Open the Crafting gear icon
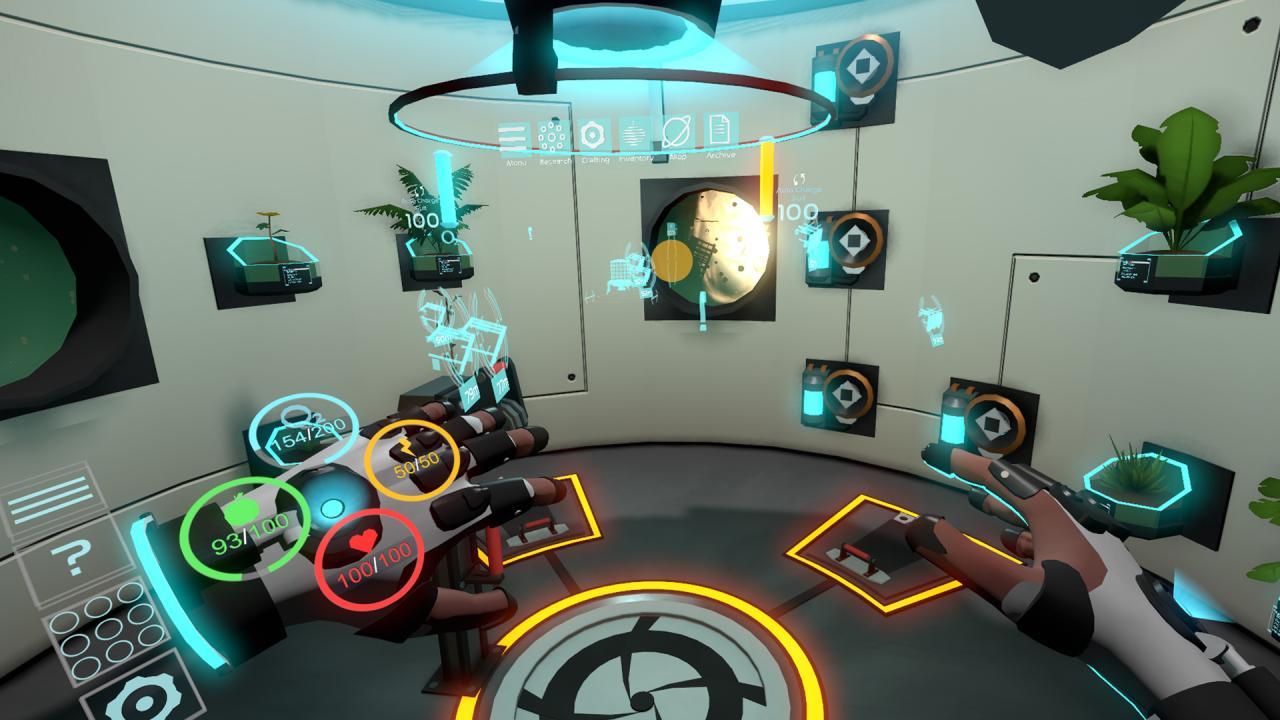 593,133
